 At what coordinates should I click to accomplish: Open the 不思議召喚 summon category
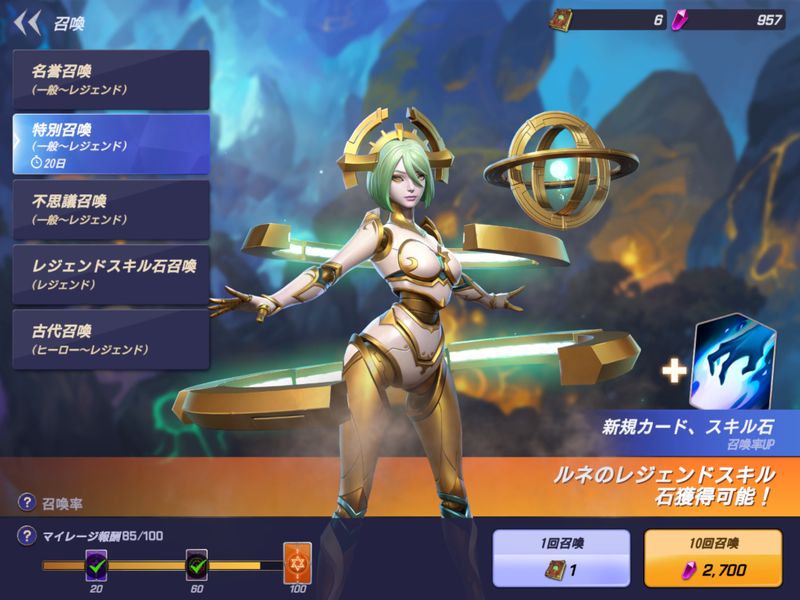coord(110,209)
